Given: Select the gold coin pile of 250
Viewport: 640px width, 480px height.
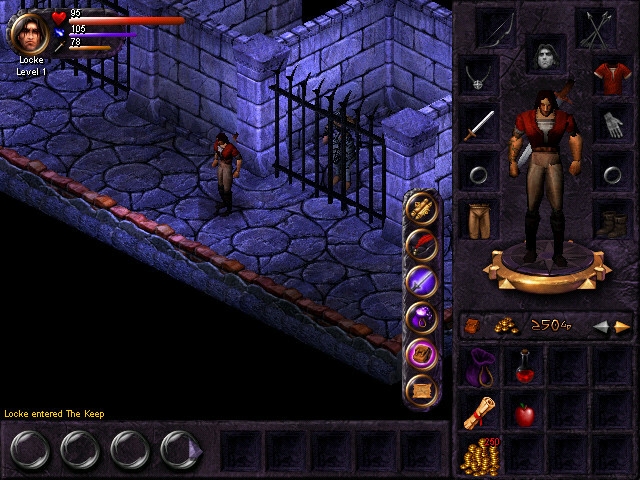Looking at the screenshot, I should point(481,456).
